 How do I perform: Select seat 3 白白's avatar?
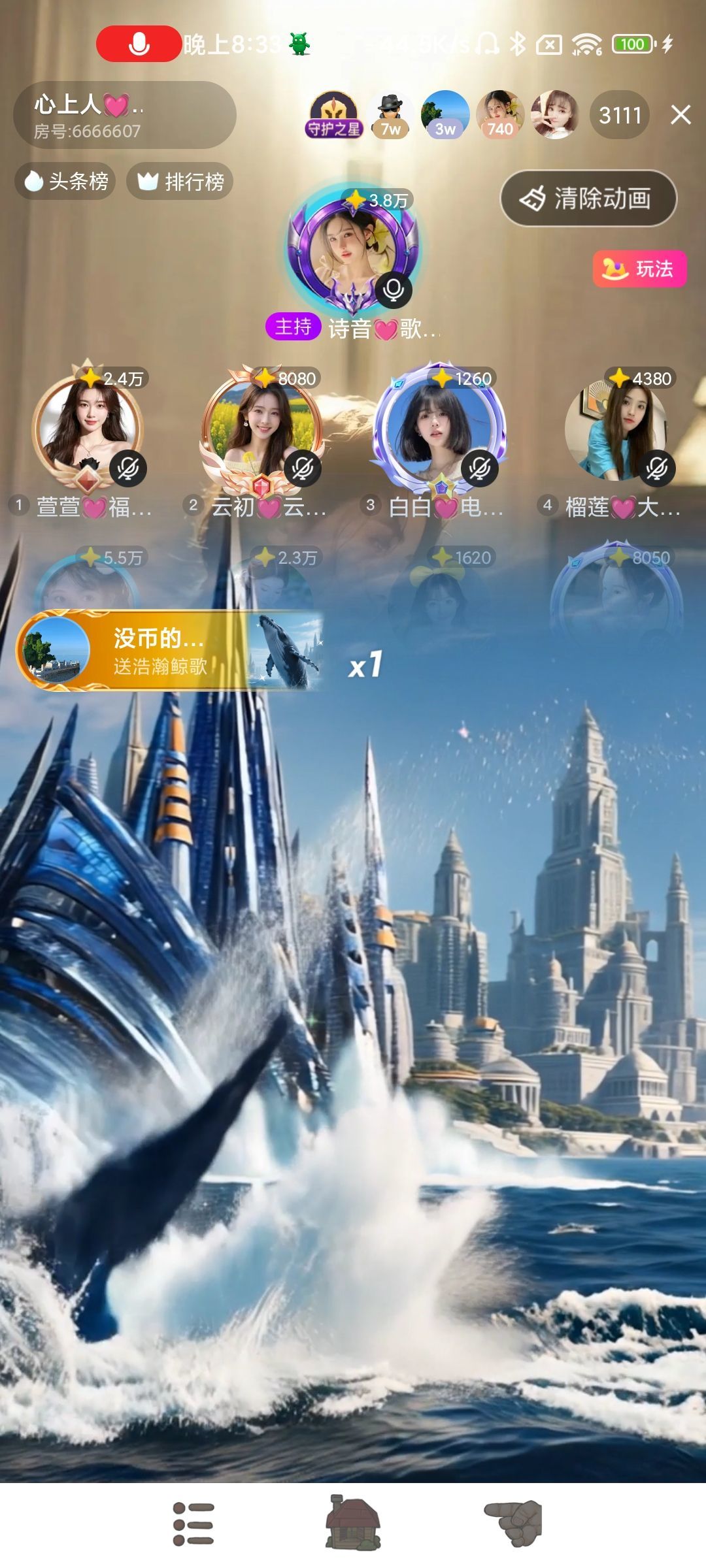pos(438,428)
